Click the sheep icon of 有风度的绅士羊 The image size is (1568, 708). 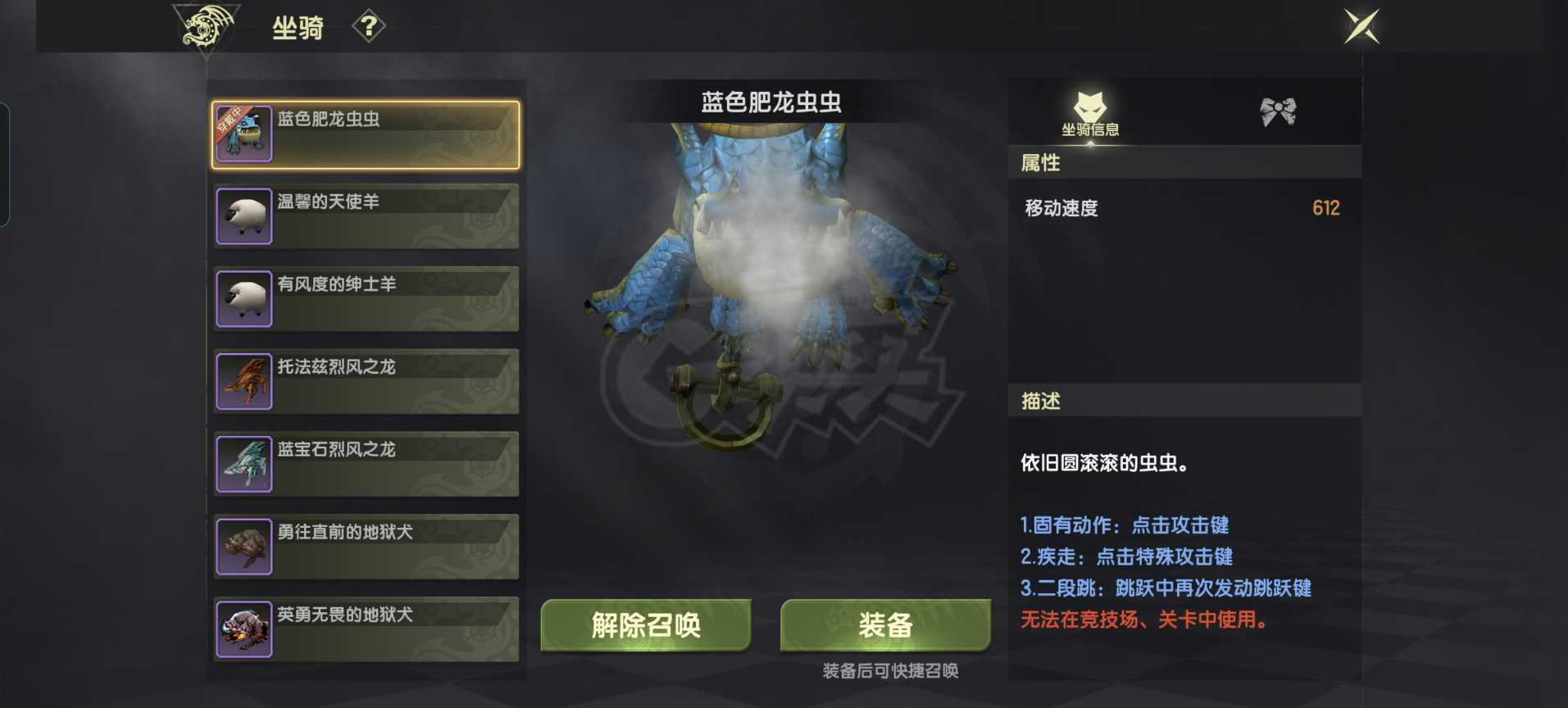pos(243,298)
